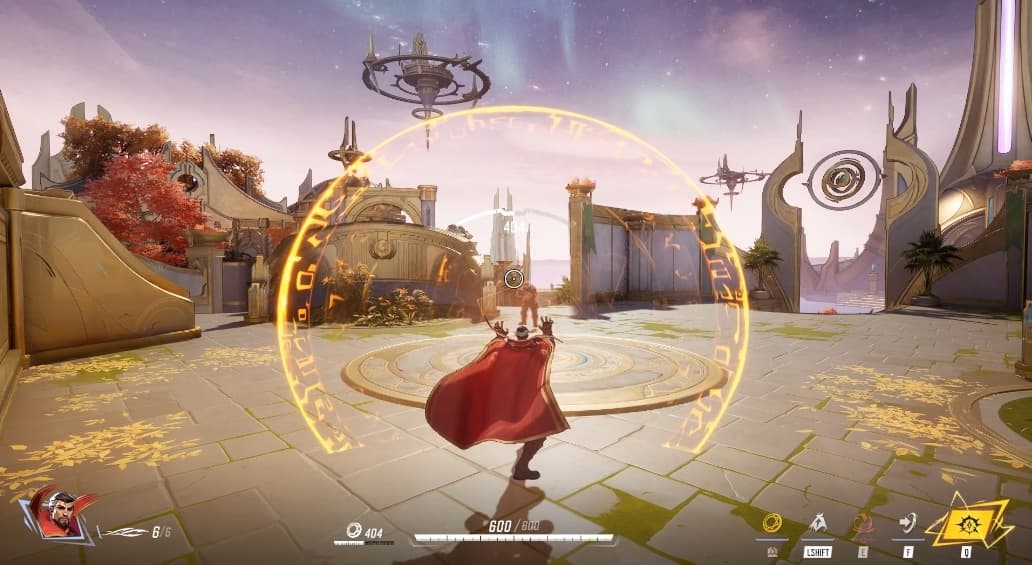Select the red swirl ability icon
Image resolution: width=1032 pixels, height=565 pixels.
tap(862, 522)
